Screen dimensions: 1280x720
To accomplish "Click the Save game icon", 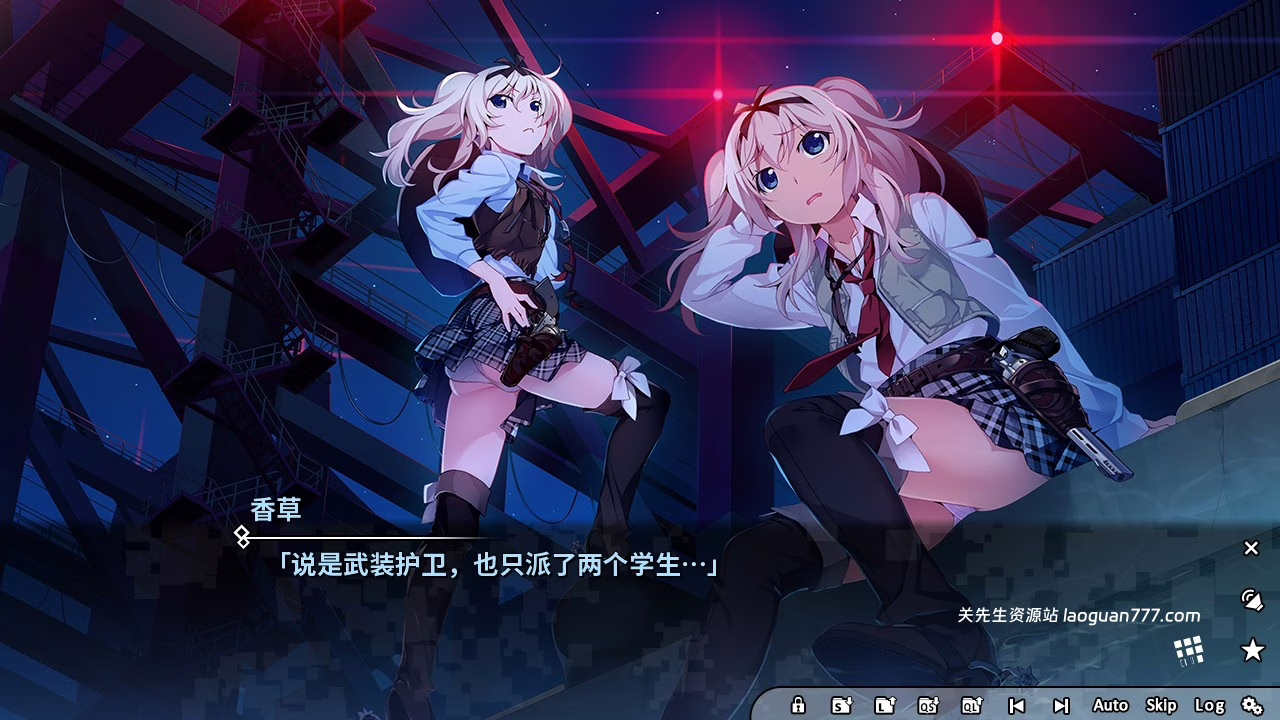I will (x=840, y=706).
